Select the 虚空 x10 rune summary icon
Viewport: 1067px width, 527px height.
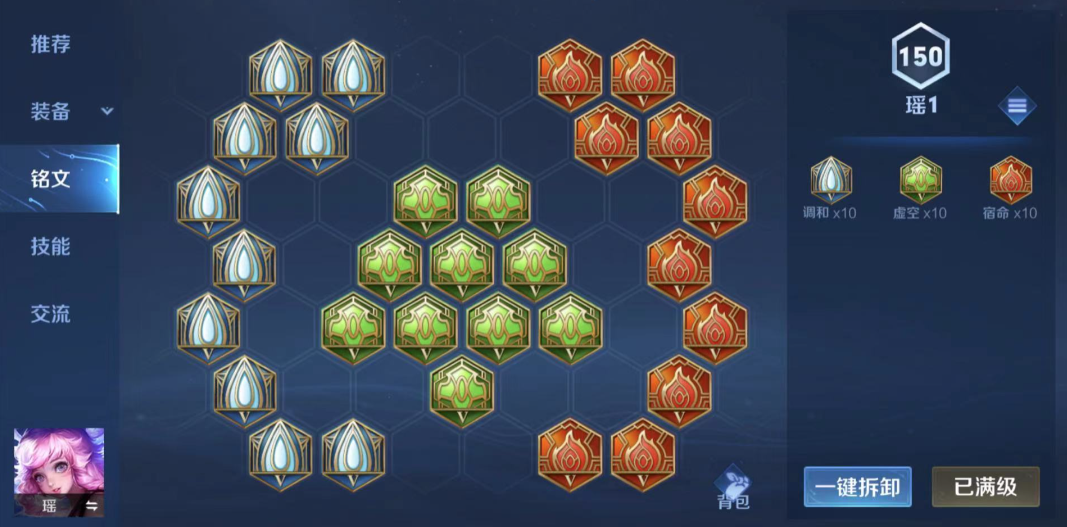920,180
